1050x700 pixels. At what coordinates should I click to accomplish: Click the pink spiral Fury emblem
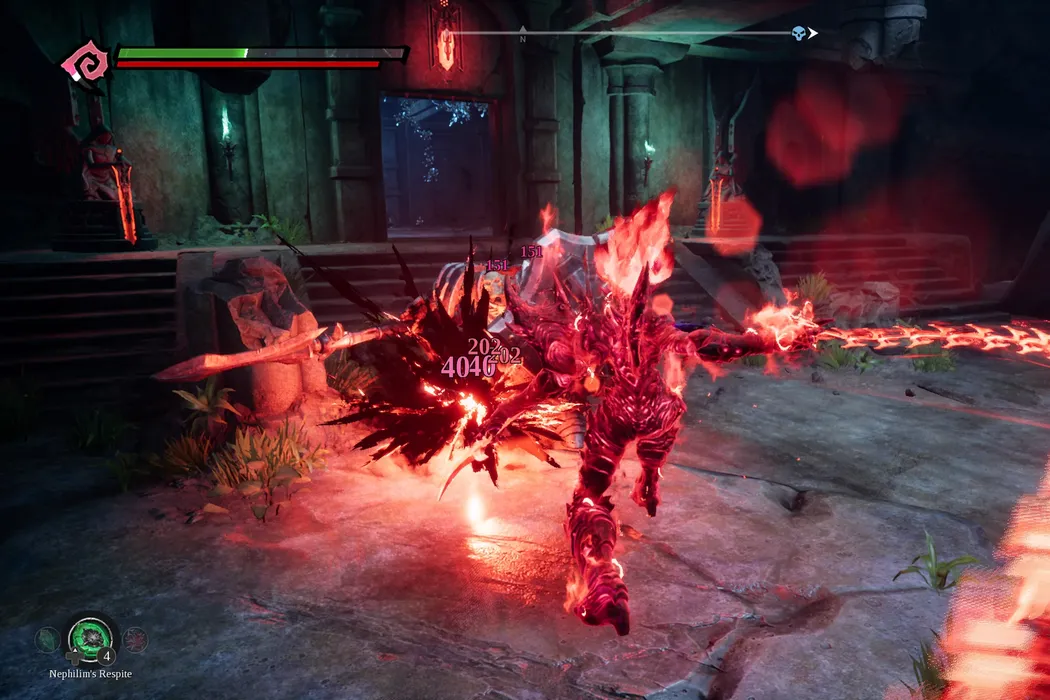pyautogui.click(x=84, y=64)
